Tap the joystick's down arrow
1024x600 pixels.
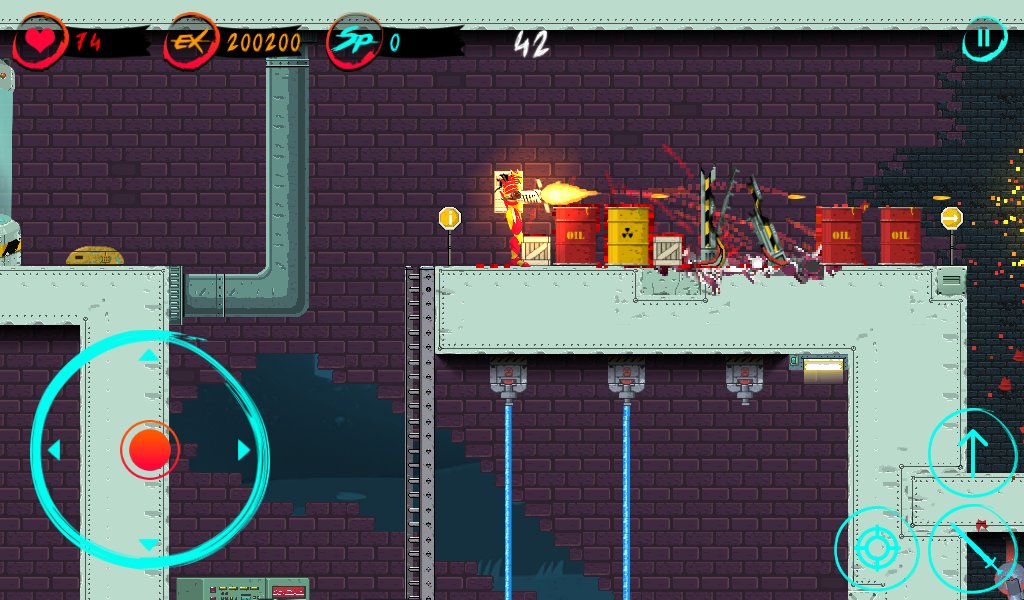[x=148, y=545]
